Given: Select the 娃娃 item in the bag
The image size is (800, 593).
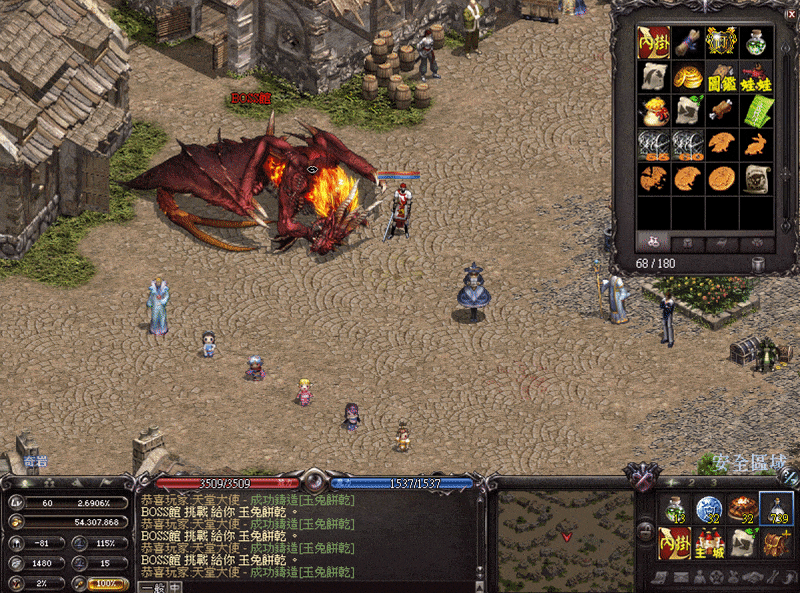Looking at the screenshot, I should pyautogui.click(x=756, y=77).
